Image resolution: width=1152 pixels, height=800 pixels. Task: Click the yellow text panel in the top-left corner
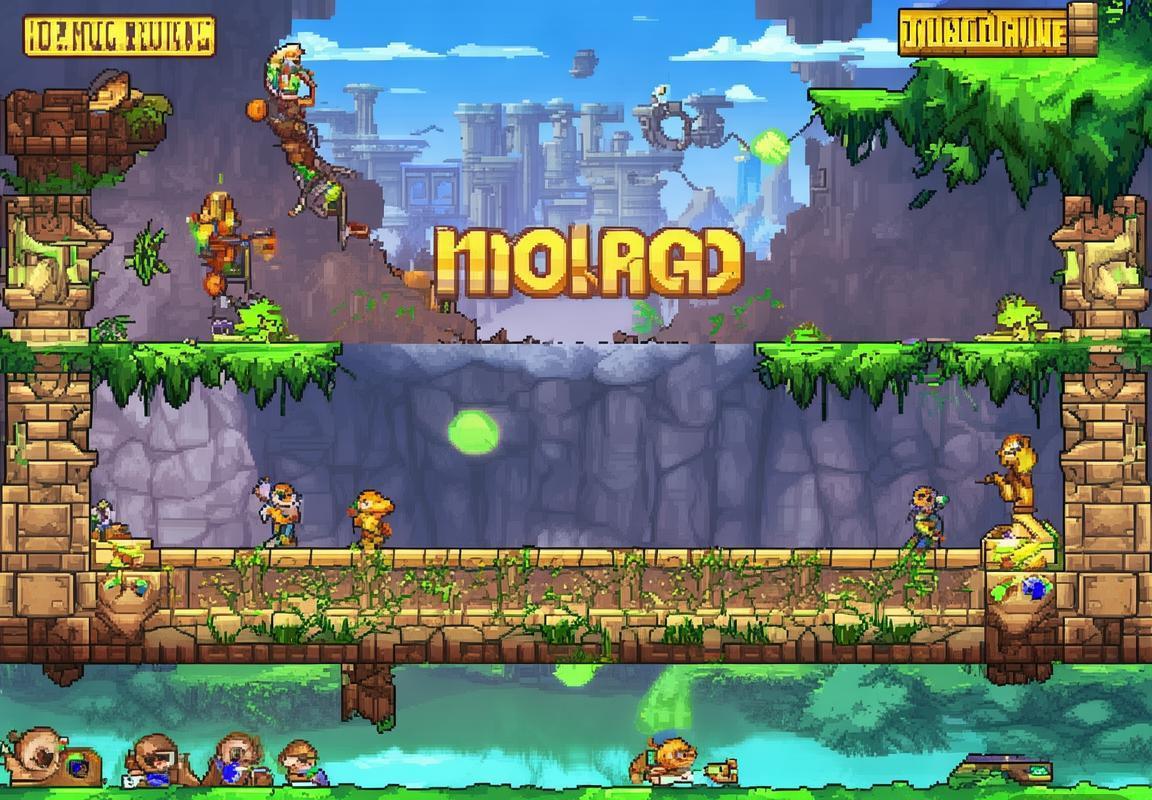pos(118,35)
